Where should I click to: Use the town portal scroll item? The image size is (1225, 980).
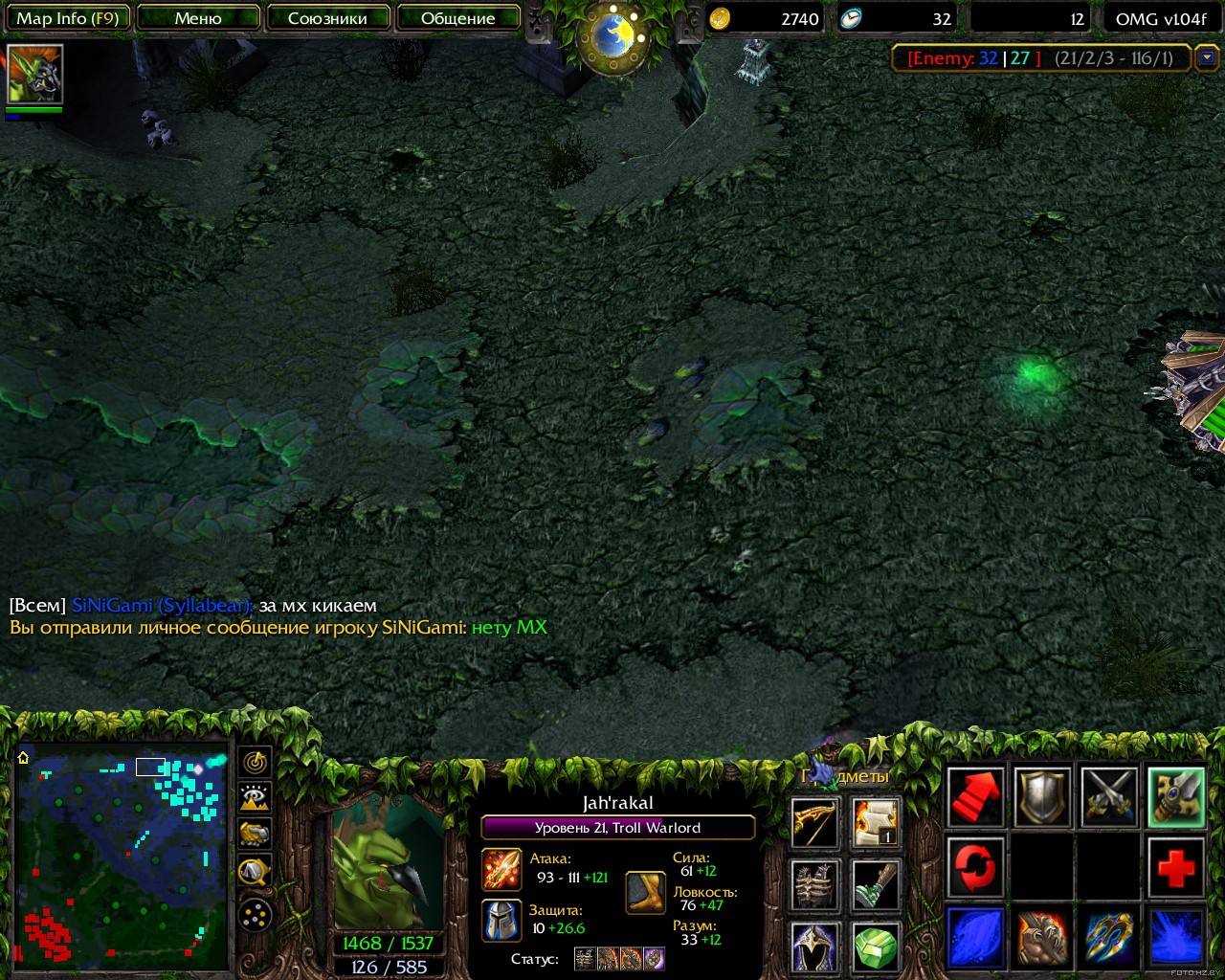(875, 823)
